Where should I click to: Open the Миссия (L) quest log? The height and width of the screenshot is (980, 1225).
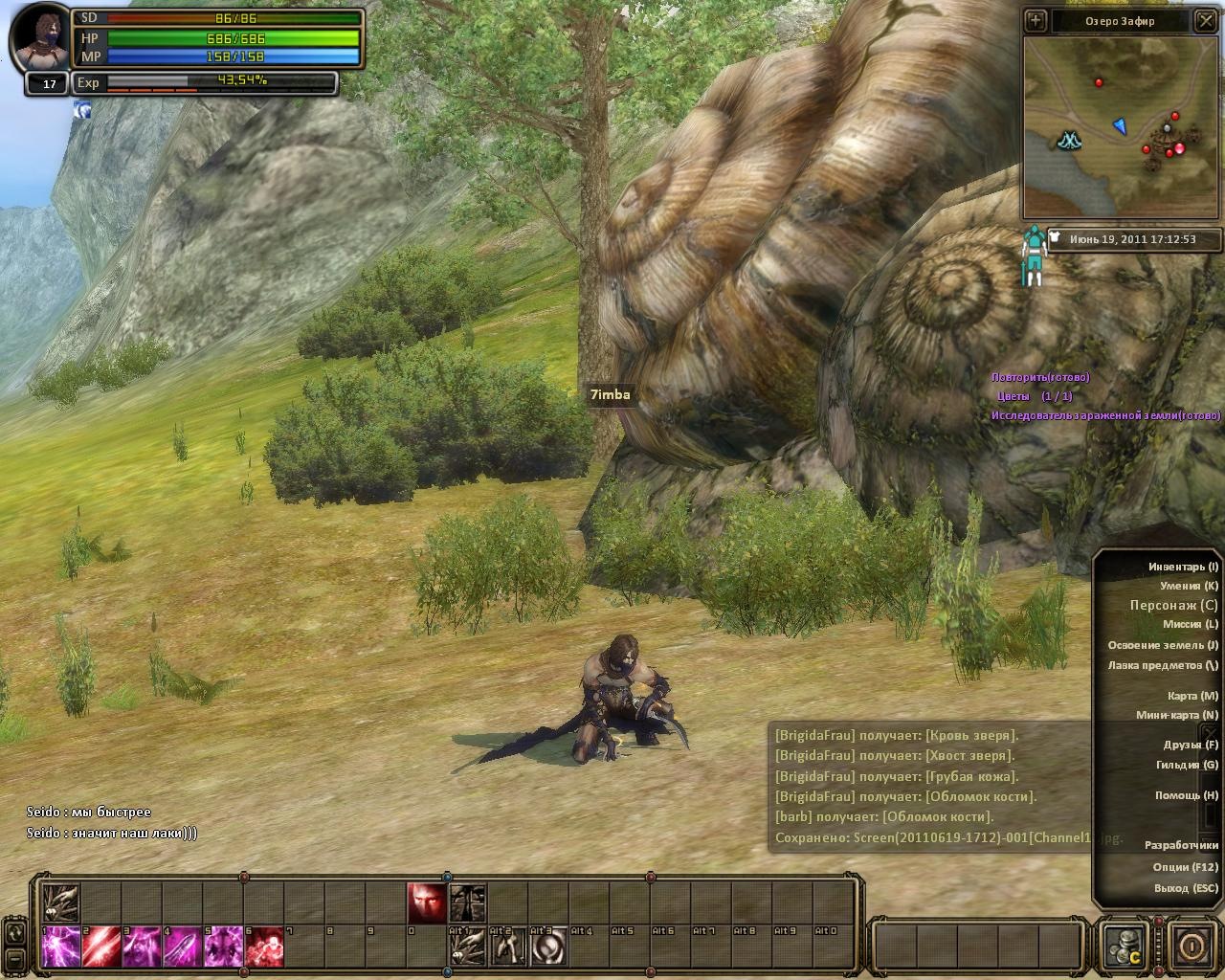pyautogui.click(x=1190, y=624)
